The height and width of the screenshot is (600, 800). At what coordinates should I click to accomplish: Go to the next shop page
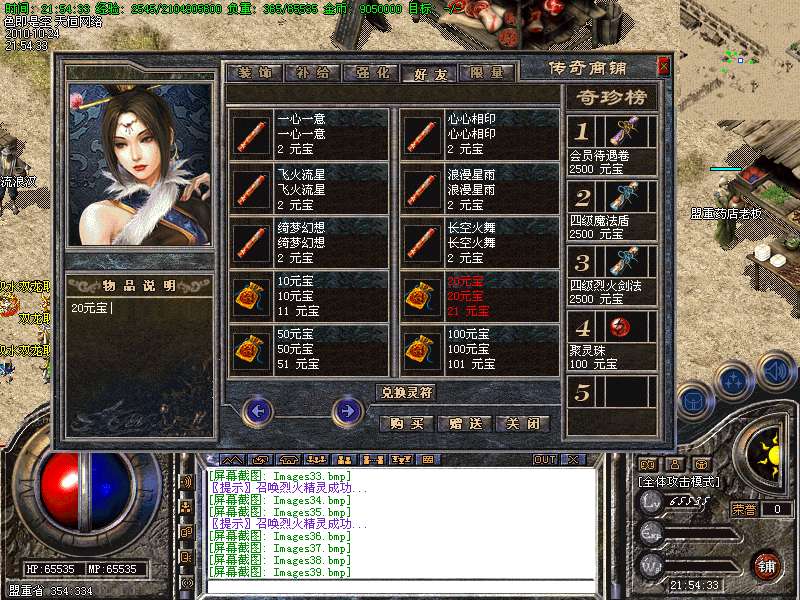[x=347, y=410]
